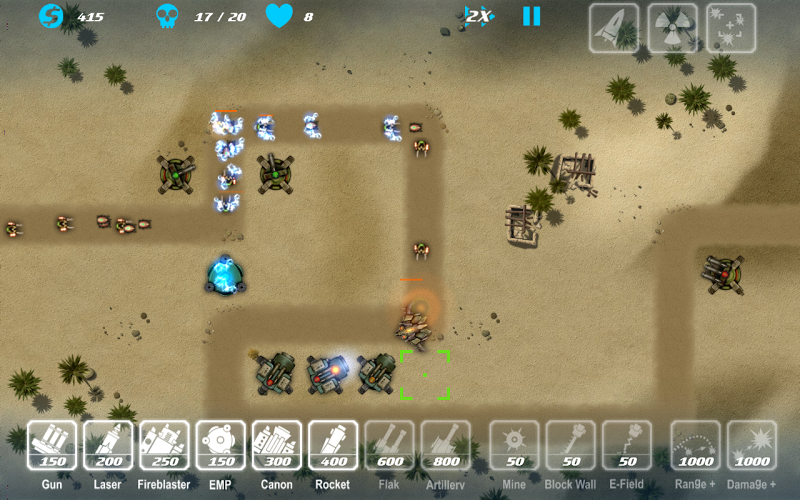
Task: Buy the Range + upgrade
Action: click(x=695, y=445)
